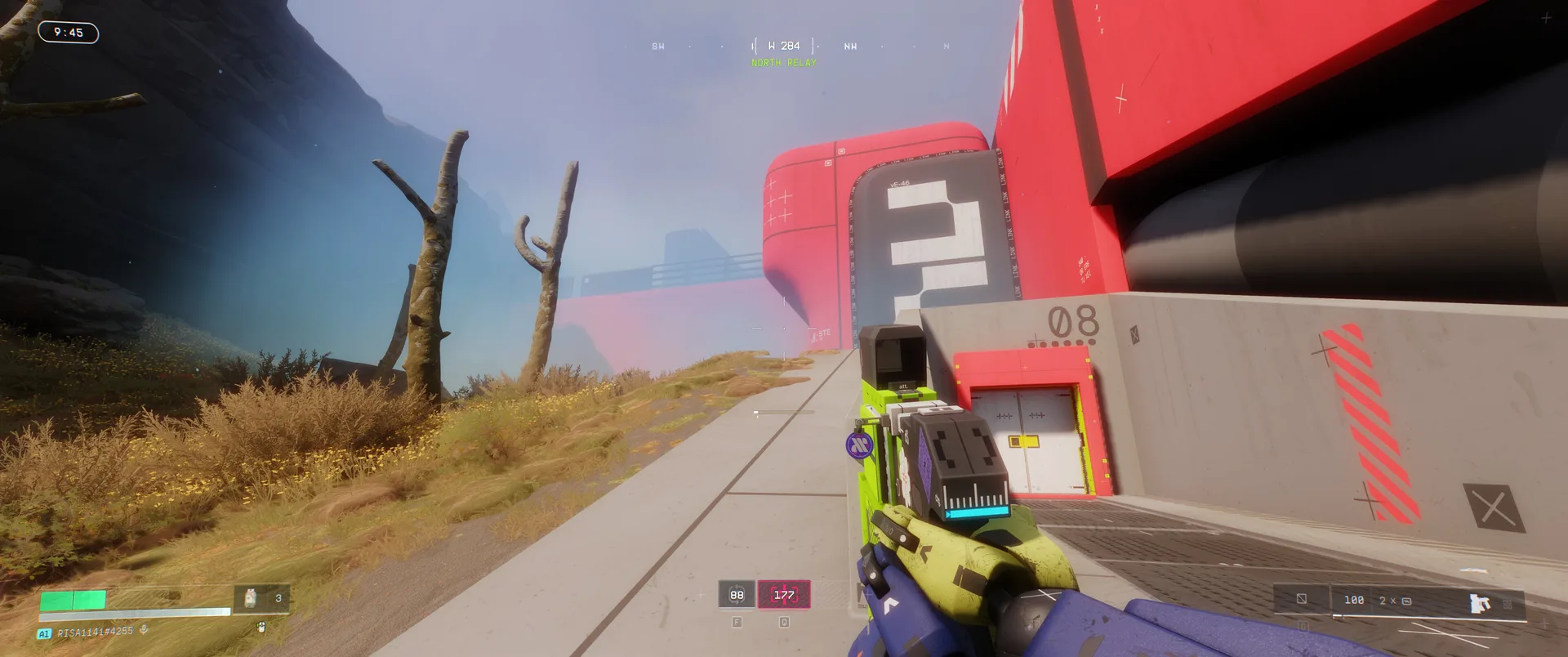Click the empty slashed-square weapon slot
The width and height of the screenshot is (1568, 657).
tap(1302, 600)
